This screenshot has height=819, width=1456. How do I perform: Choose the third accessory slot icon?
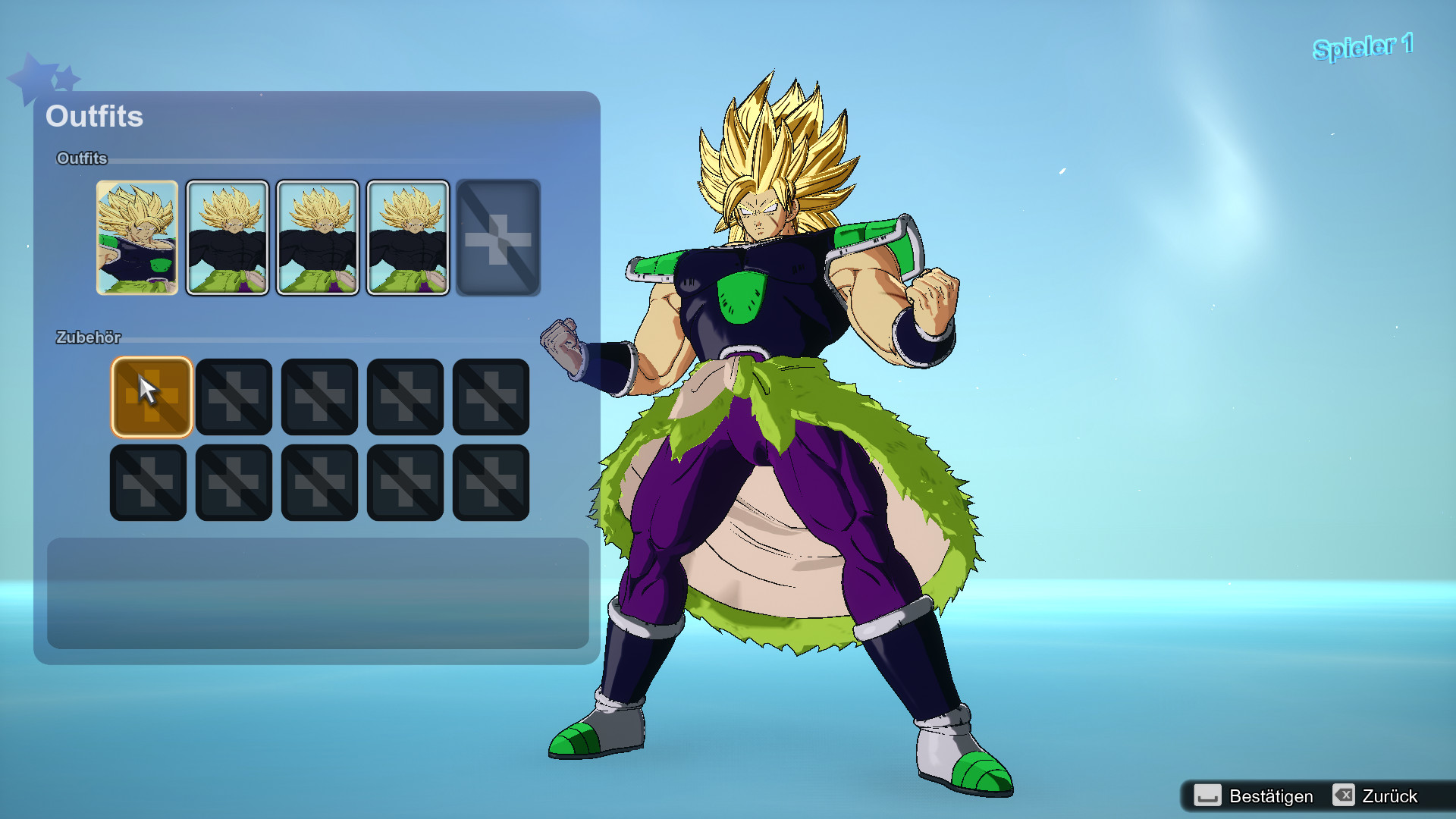[x=319, y=397]
